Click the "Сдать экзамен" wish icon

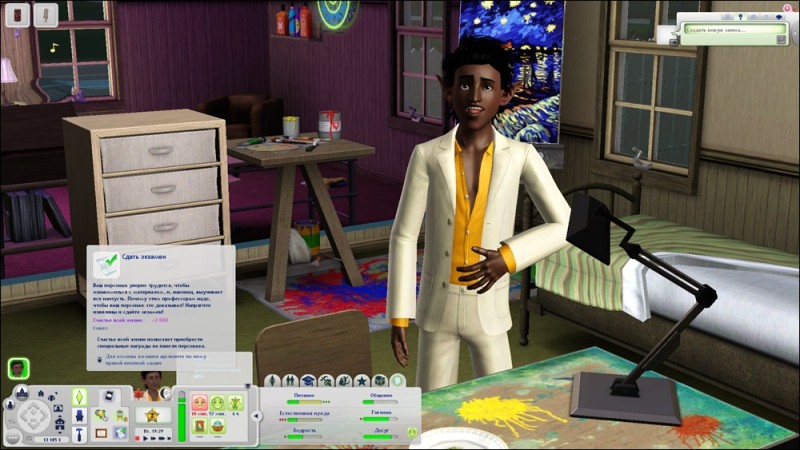pos(105,263)
